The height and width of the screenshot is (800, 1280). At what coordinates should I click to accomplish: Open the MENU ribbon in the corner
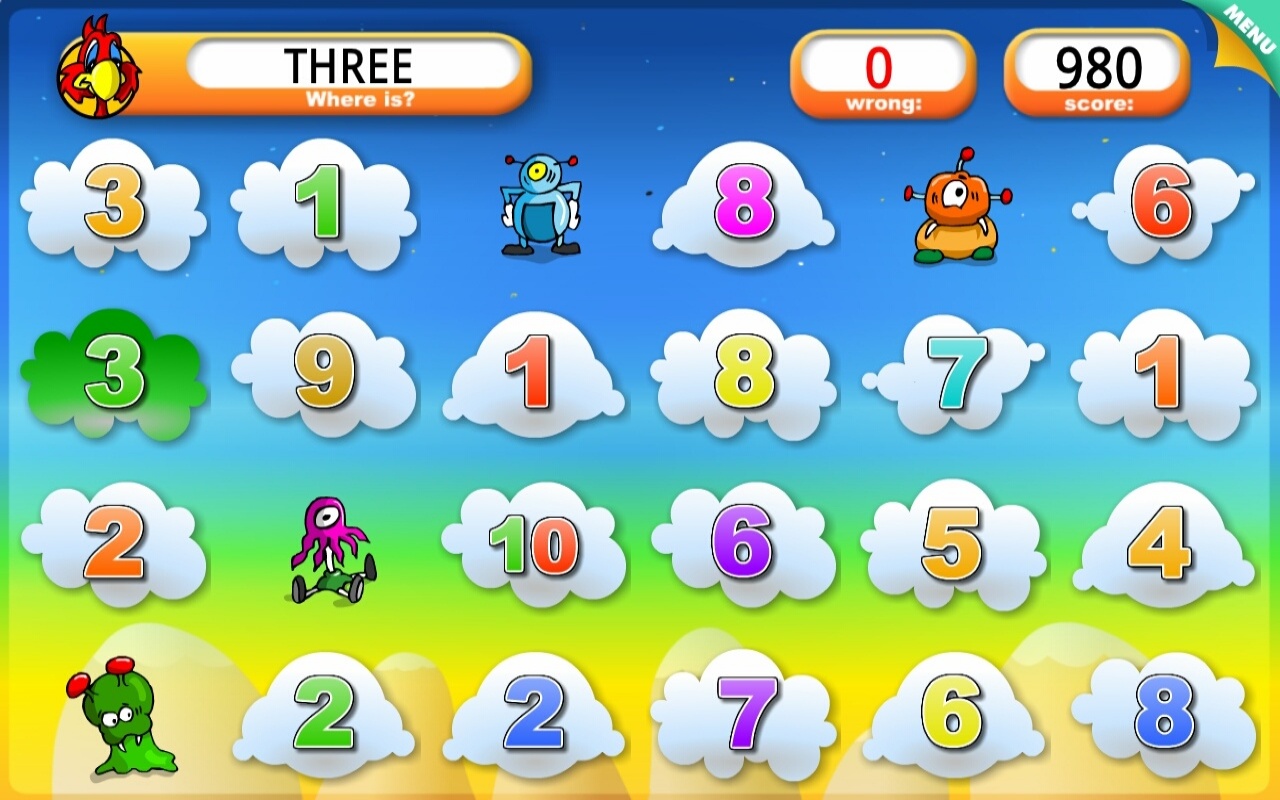click(1245, 30)
